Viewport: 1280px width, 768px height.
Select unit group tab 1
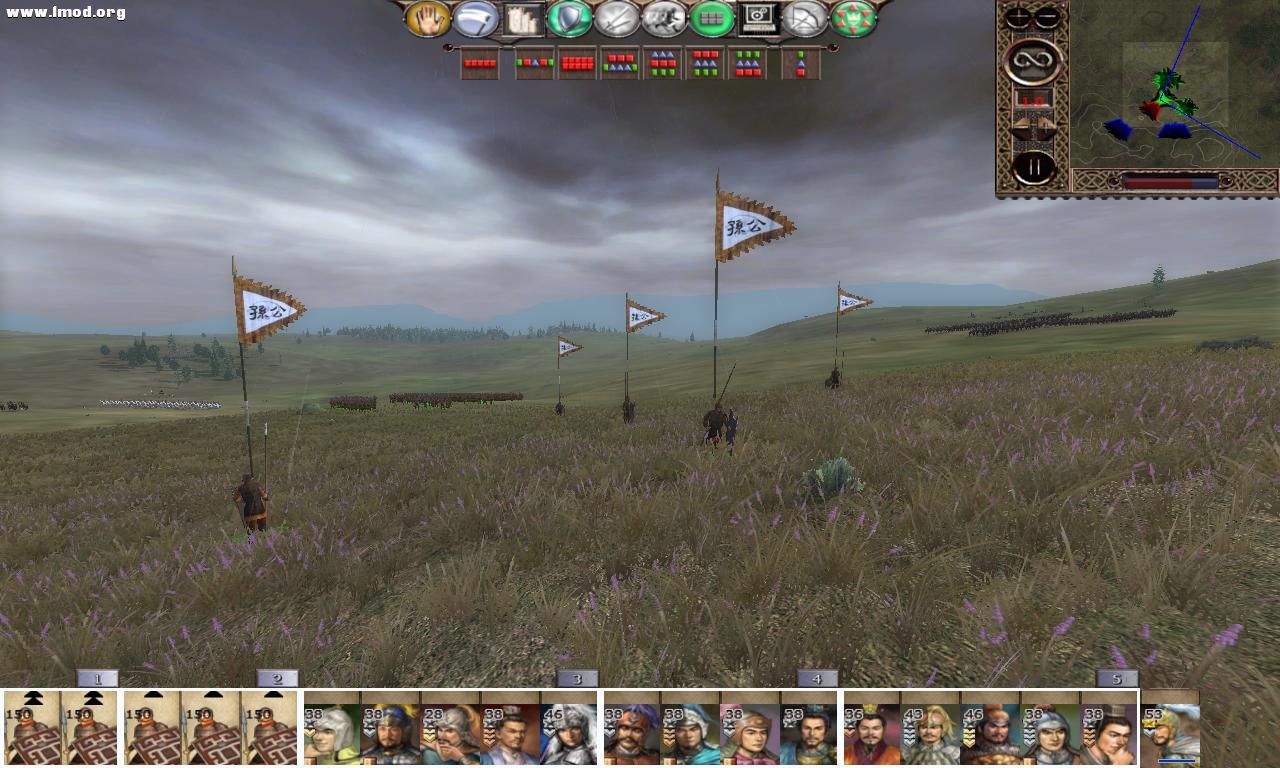[96, 678]
